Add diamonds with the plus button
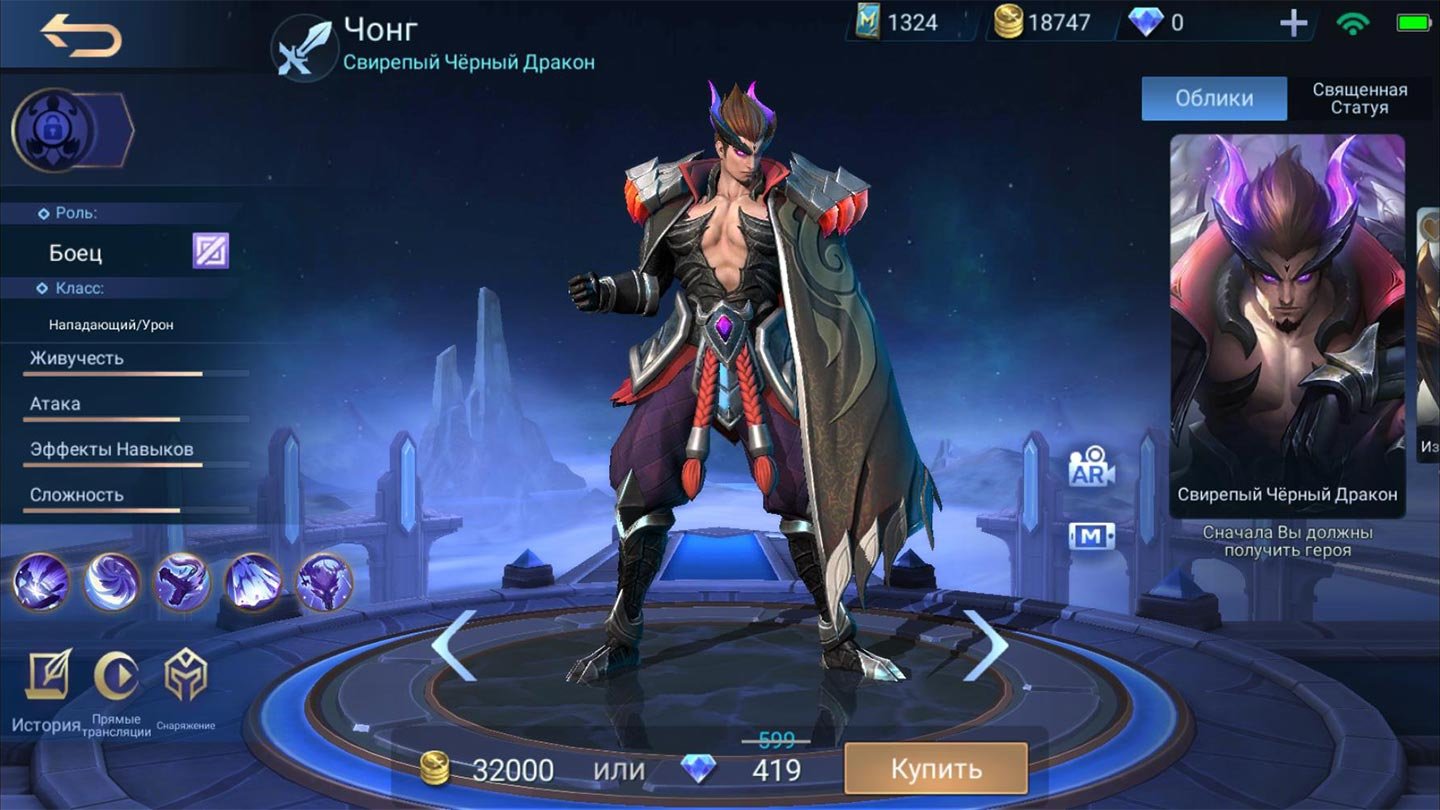Image resolution: width=1440 pixels, height=810 pixels. (x=1294, y=23)
